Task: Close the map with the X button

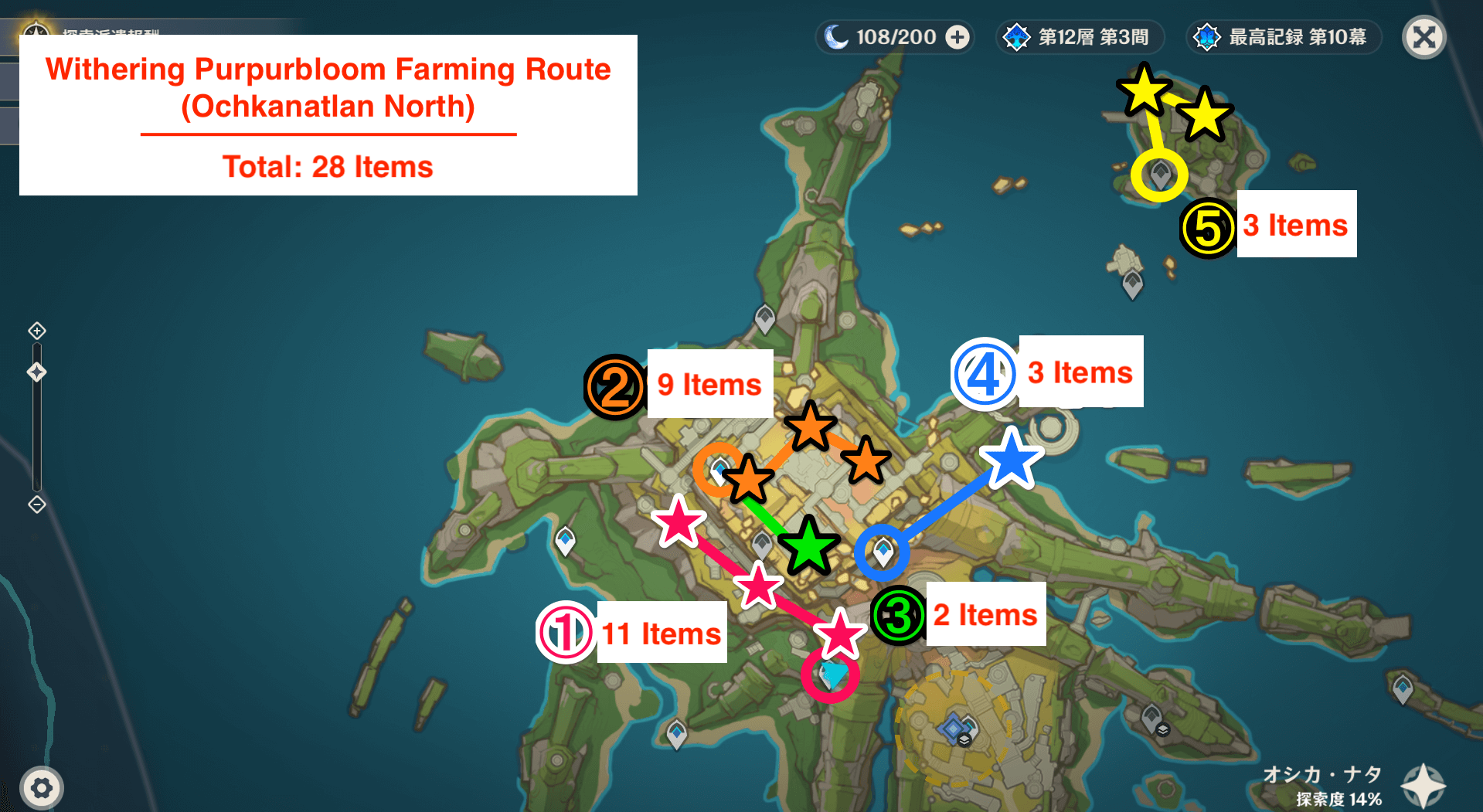Action: click(1423, 36)
